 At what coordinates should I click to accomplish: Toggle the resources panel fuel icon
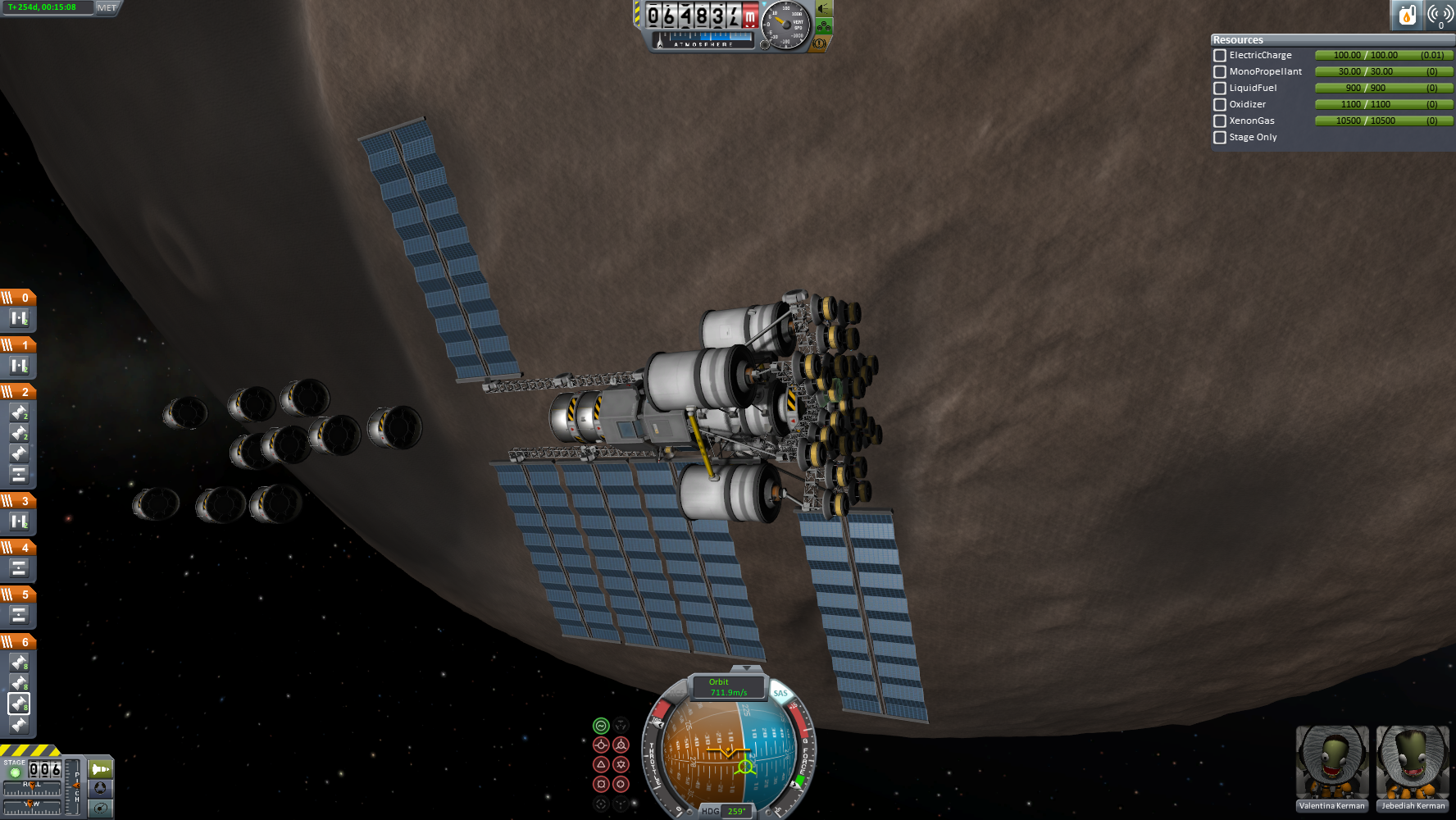(1407, 15)
